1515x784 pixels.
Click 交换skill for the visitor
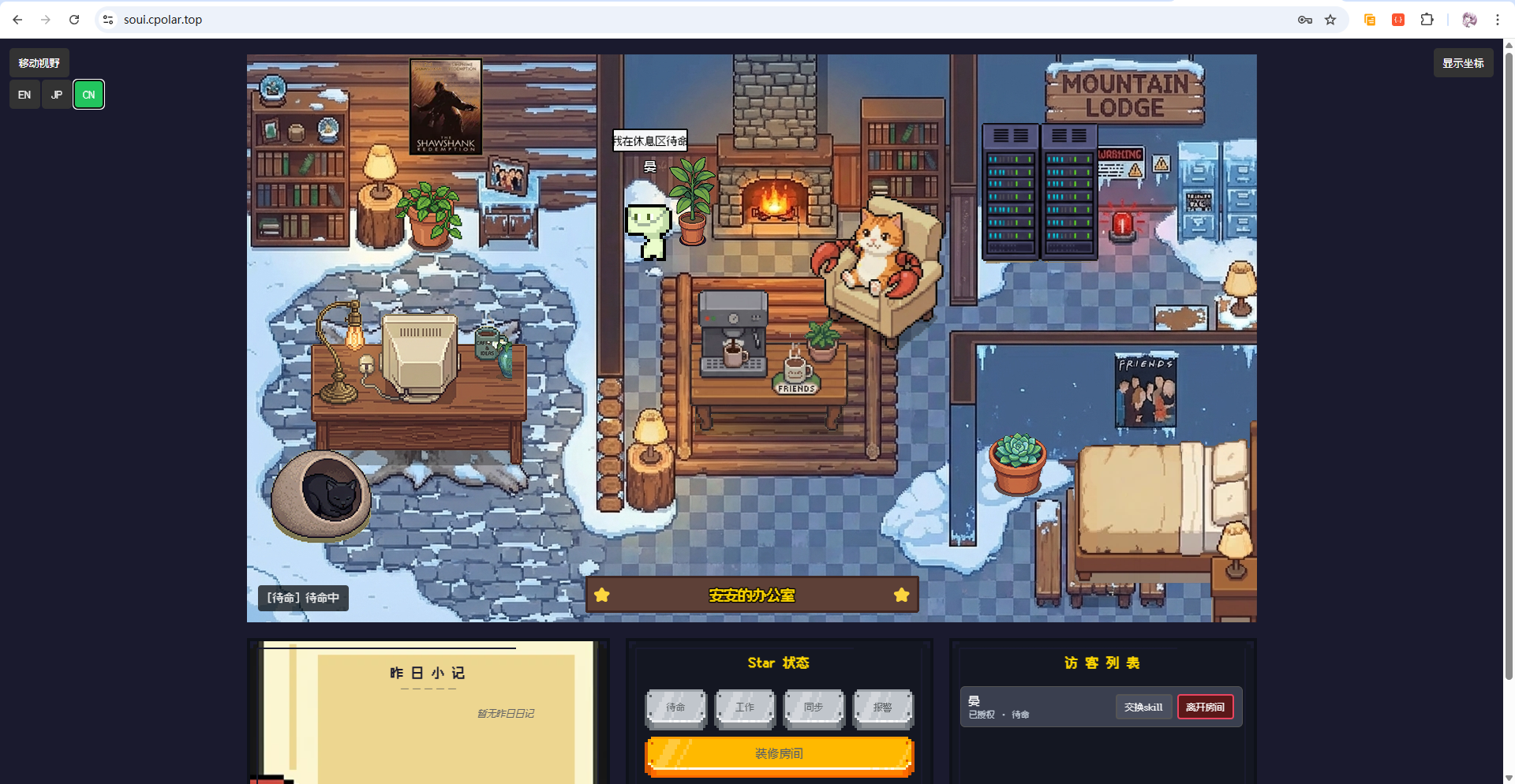pos(1143,707)
